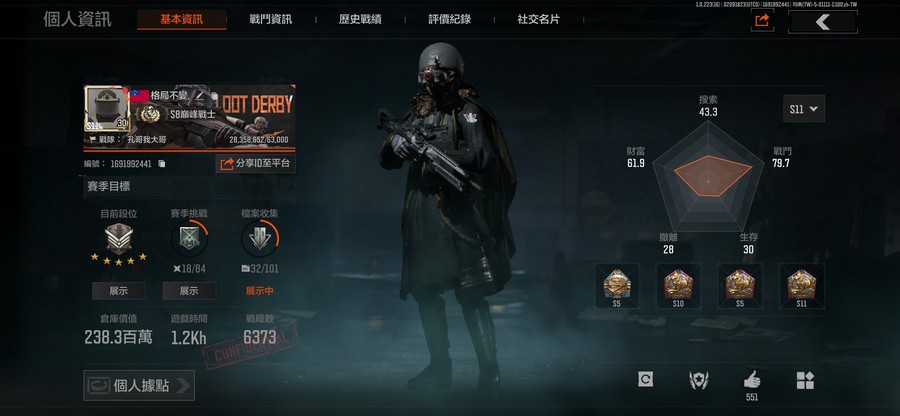900x416 pixels.
Task: Select the 評價紀錄 tab
Action: coord(449,19)
